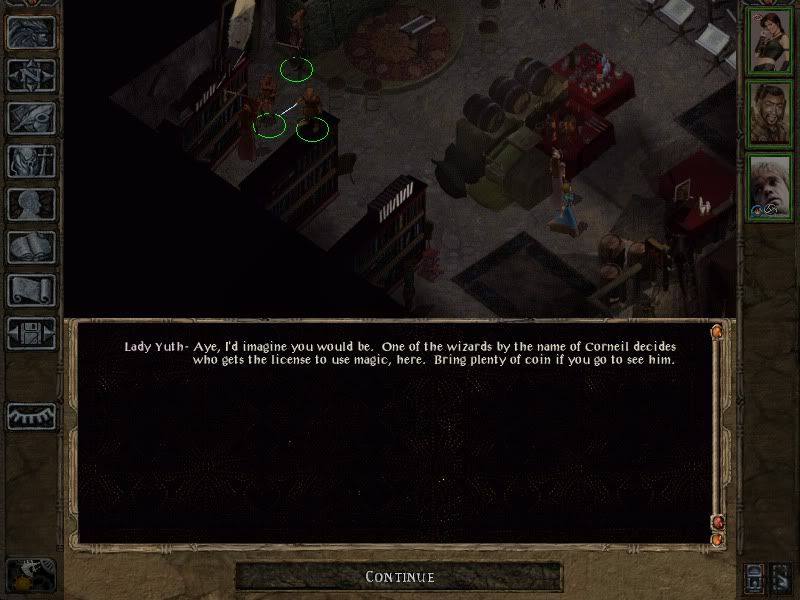800x600 pixels.
Task: Click the right of the two bottom-right corner buttons
Action: (782, 577)
